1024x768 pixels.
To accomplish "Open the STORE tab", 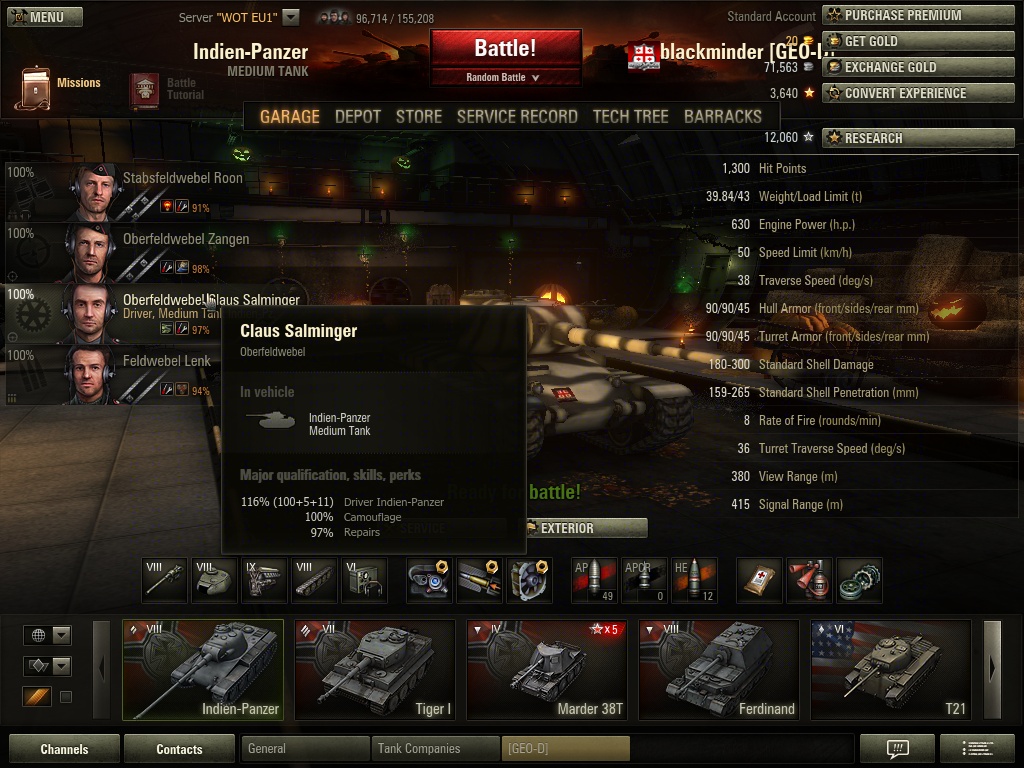I will 418,116.
